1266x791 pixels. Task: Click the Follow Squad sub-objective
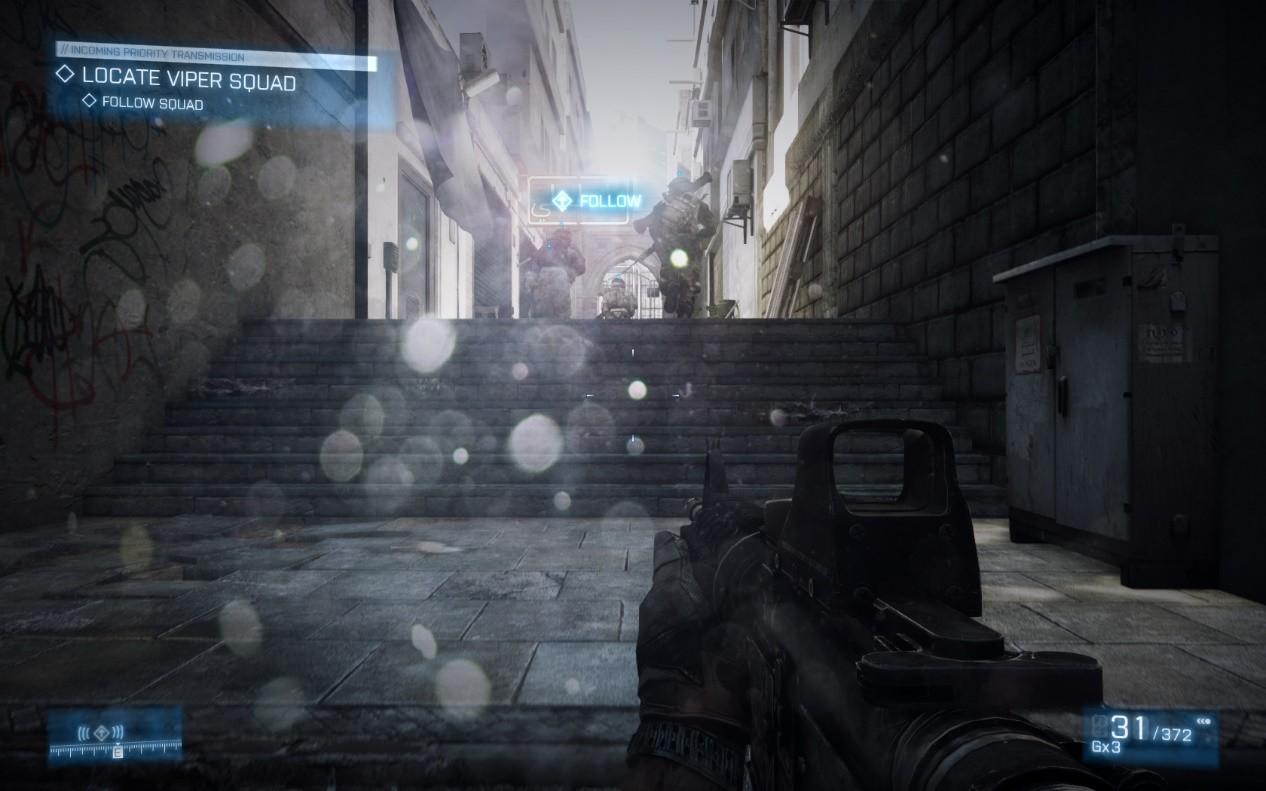pos(152,103)
